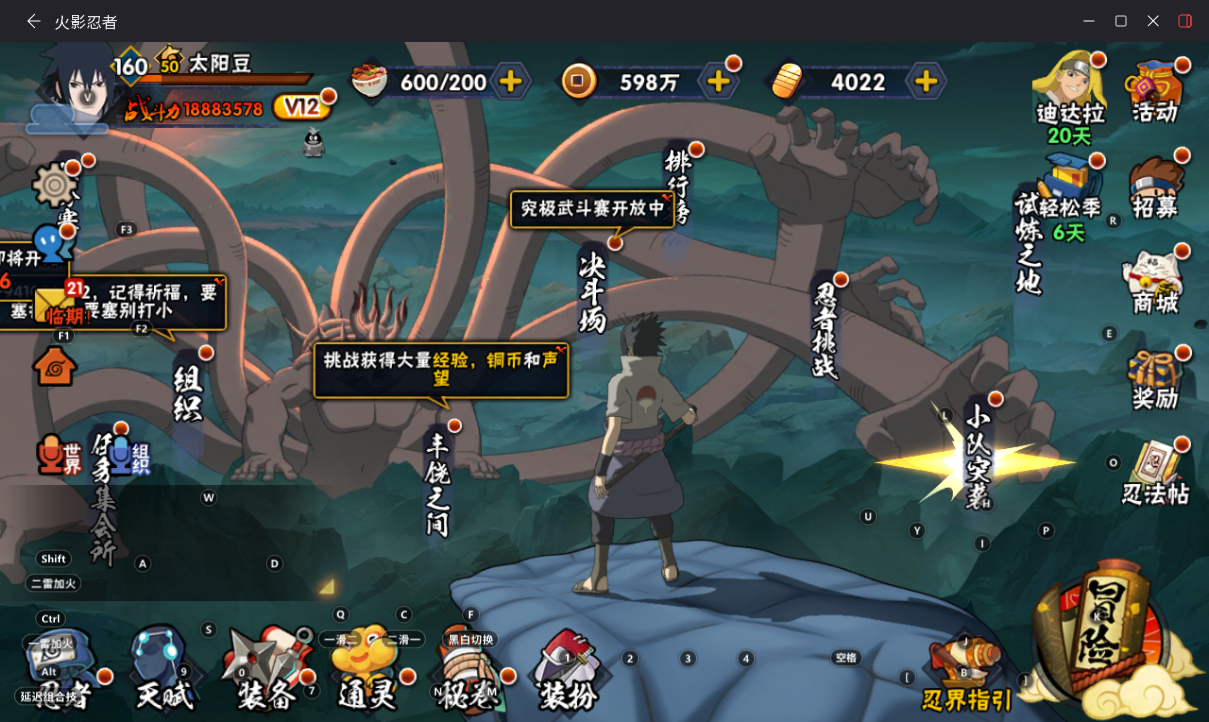Viewport: 1209px width, 722px height.
Task: Enter the 决斗场 duel arena
Action: [x=593, y=290]
